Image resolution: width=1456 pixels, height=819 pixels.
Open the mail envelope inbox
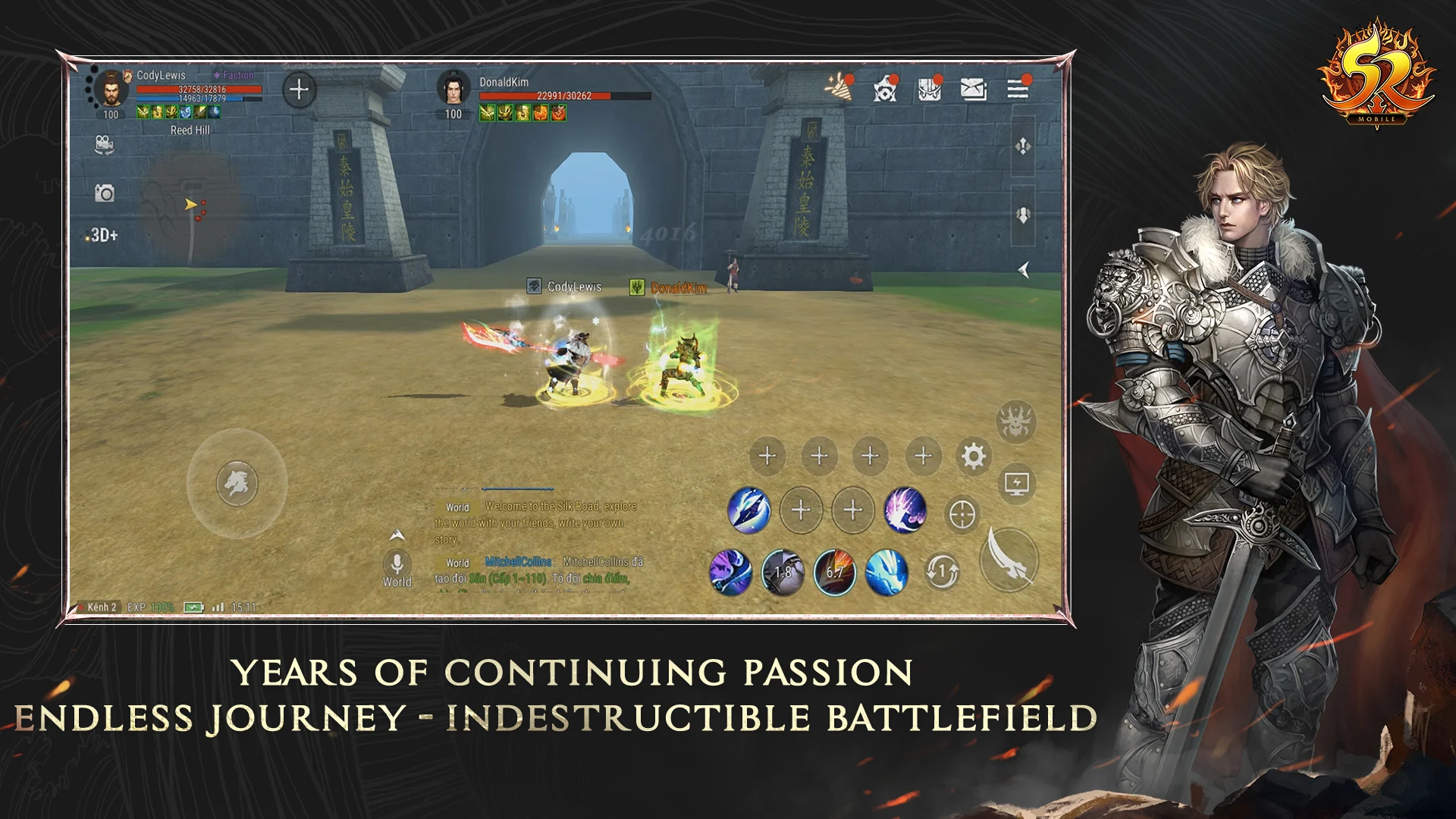(973, 89)
